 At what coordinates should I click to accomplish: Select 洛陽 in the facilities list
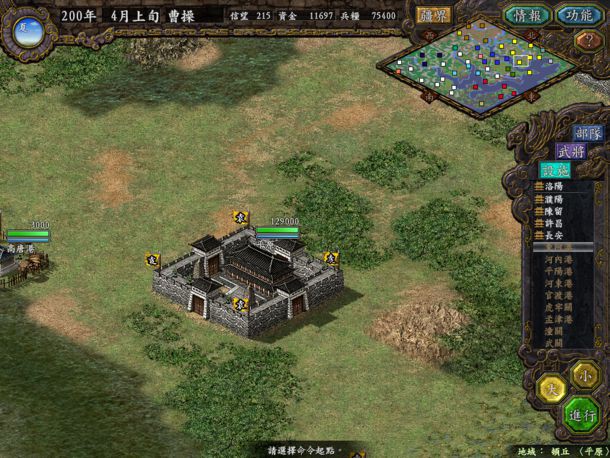tap(554, 187)
